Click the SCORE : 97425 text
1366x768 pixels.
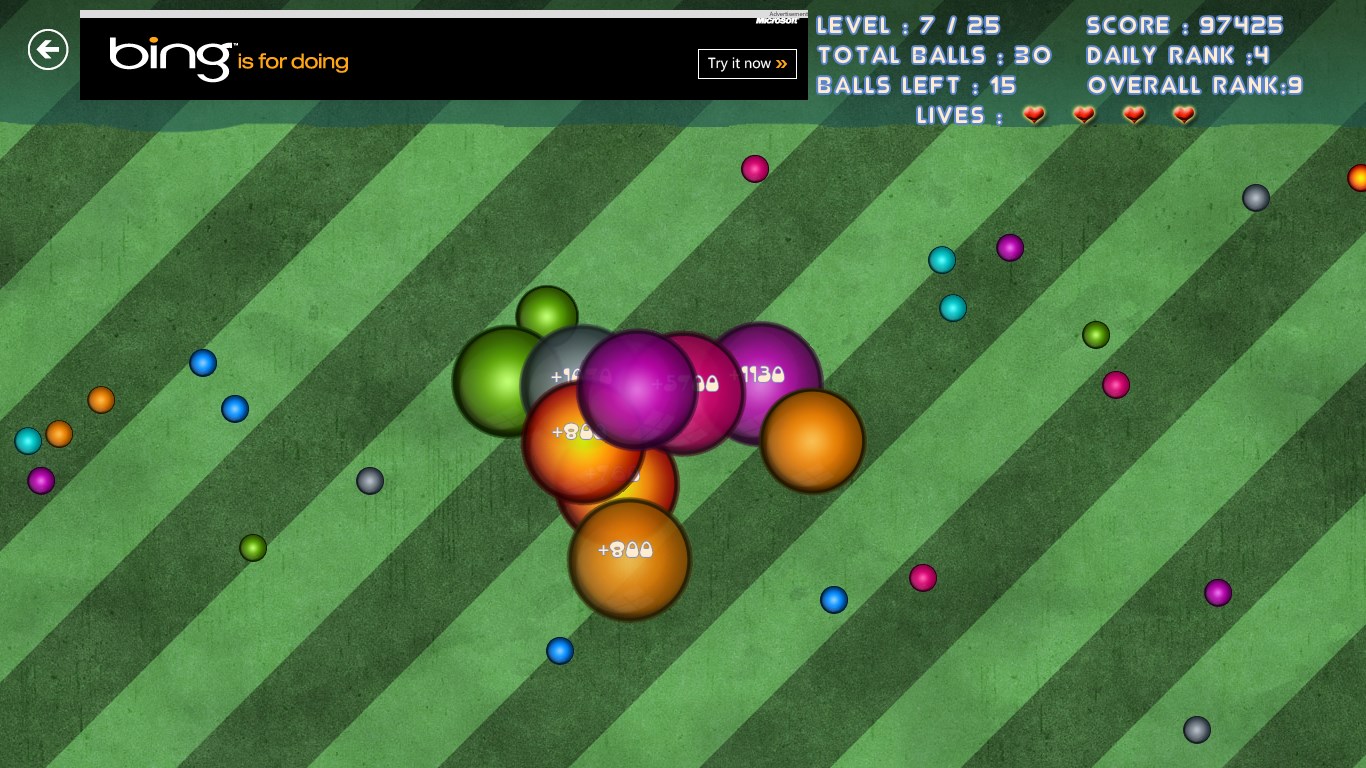click(x=1184, y=26)
